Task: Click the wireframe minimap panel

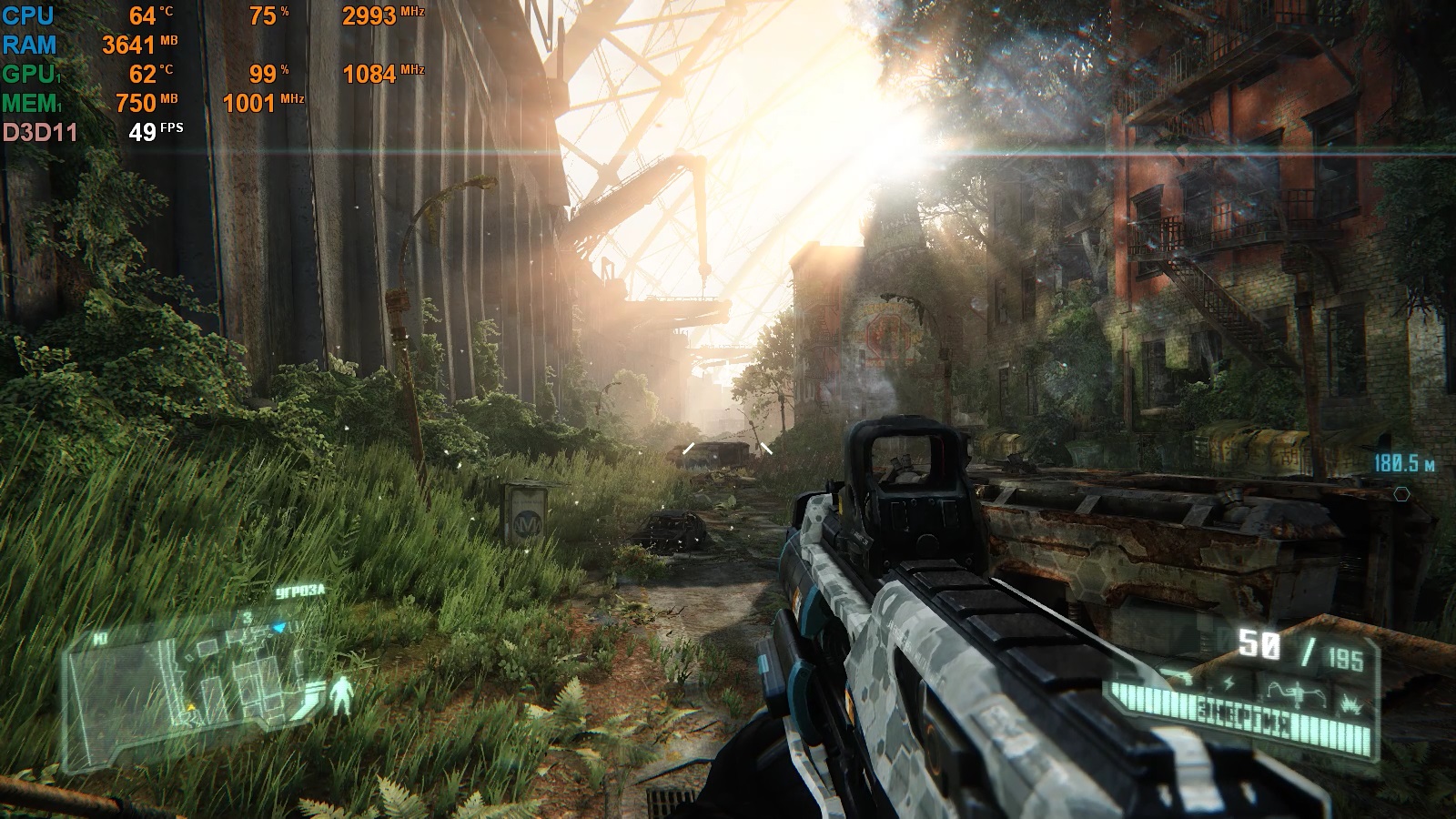Action: tap(182, 675)
